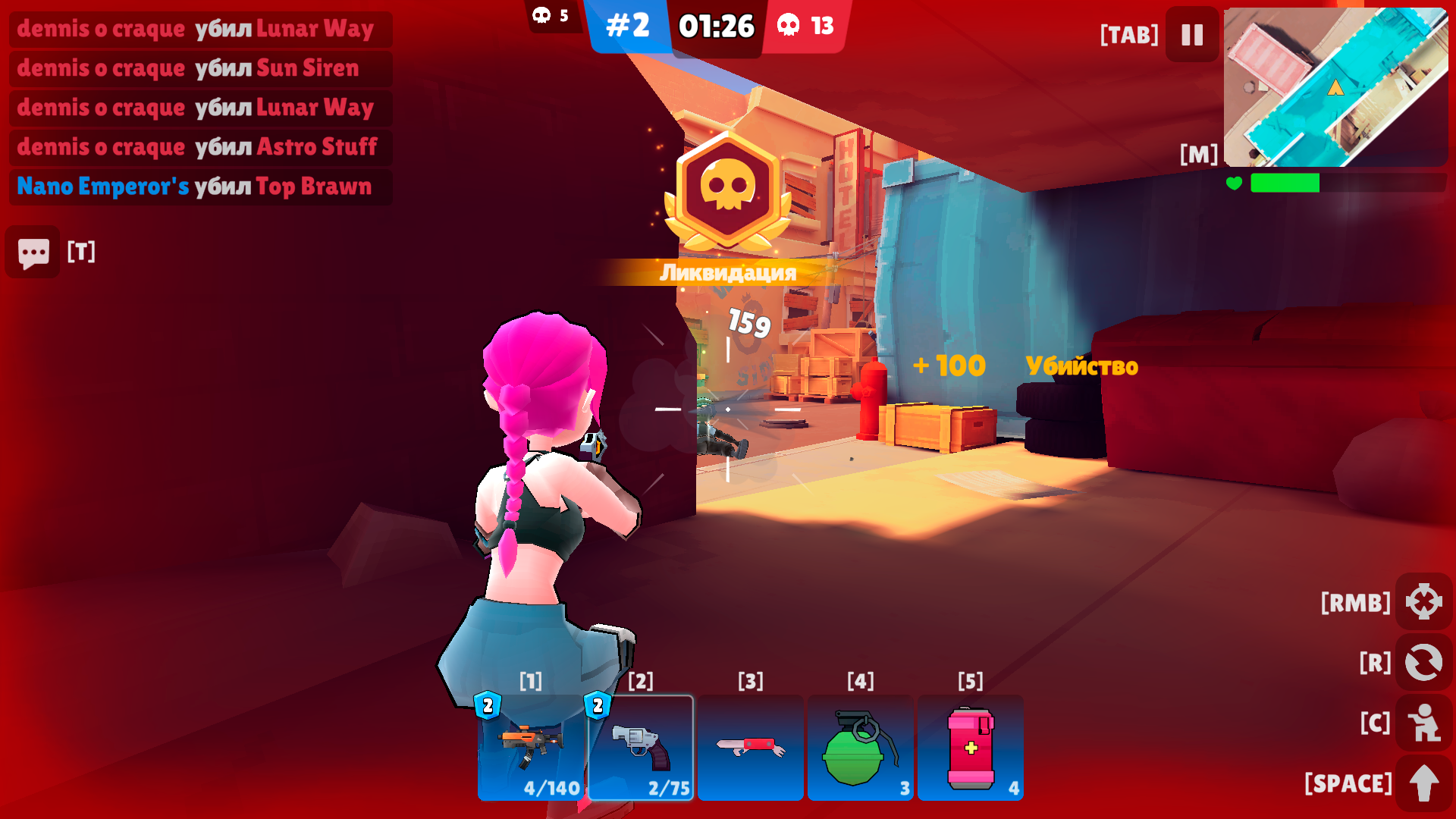Click the jump arrow icon next to SPACE

1424,781
